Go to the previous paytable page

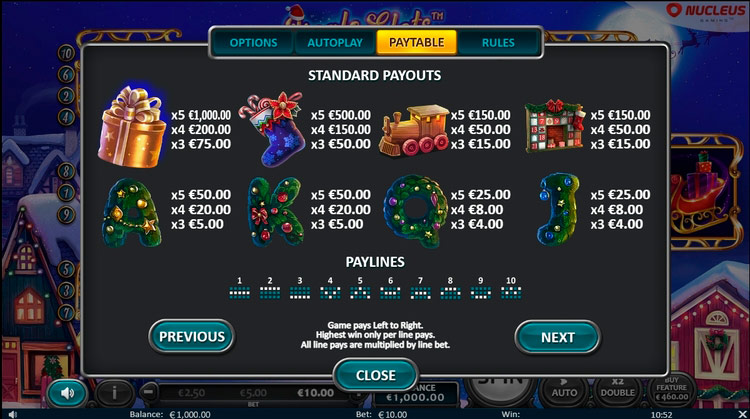tap(192, 337)
